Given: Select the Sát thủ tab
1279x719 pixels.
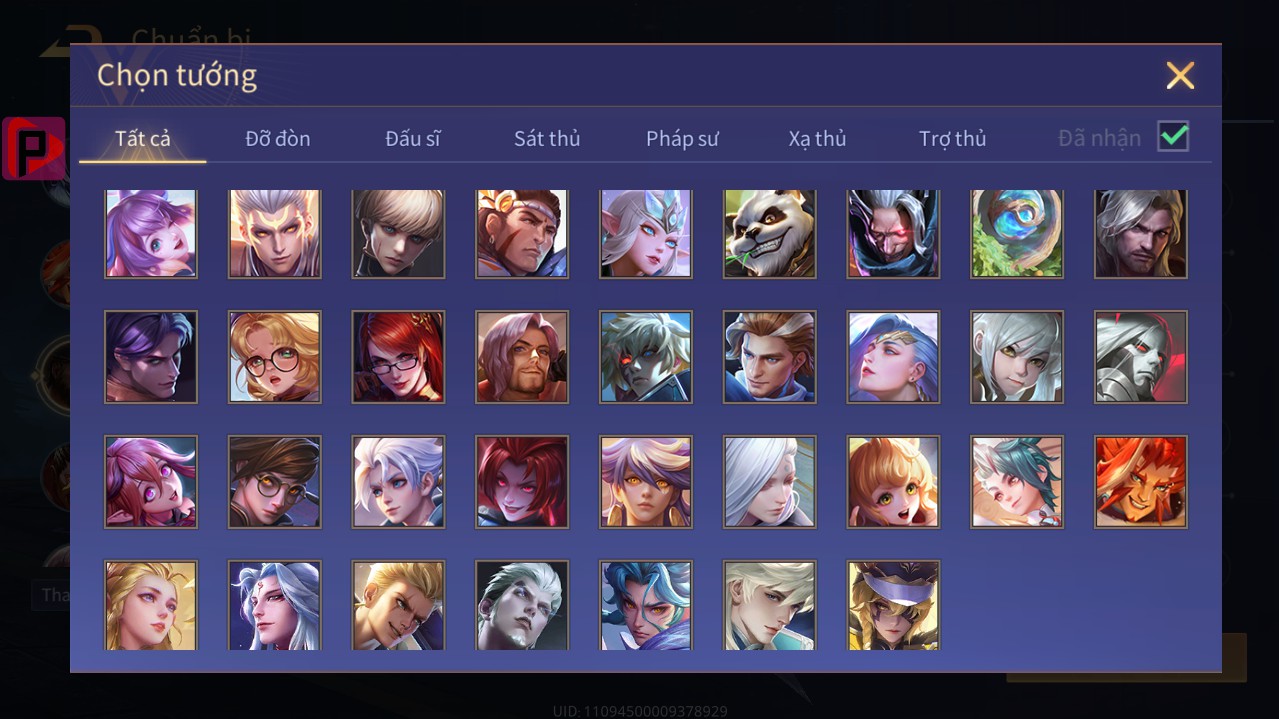Looking at the screenshot, I should pos(547,138).
